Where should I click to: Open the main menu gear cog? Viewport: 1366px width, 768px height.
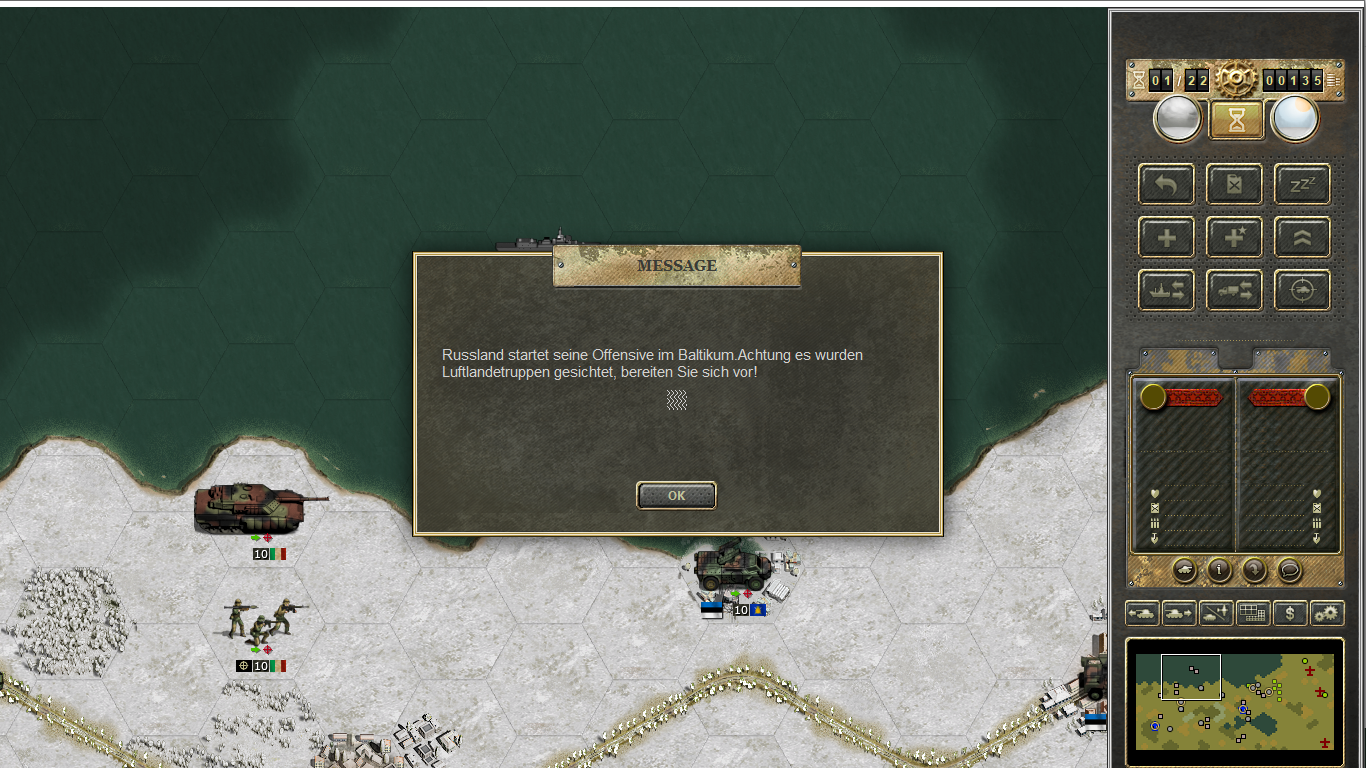1236,79
